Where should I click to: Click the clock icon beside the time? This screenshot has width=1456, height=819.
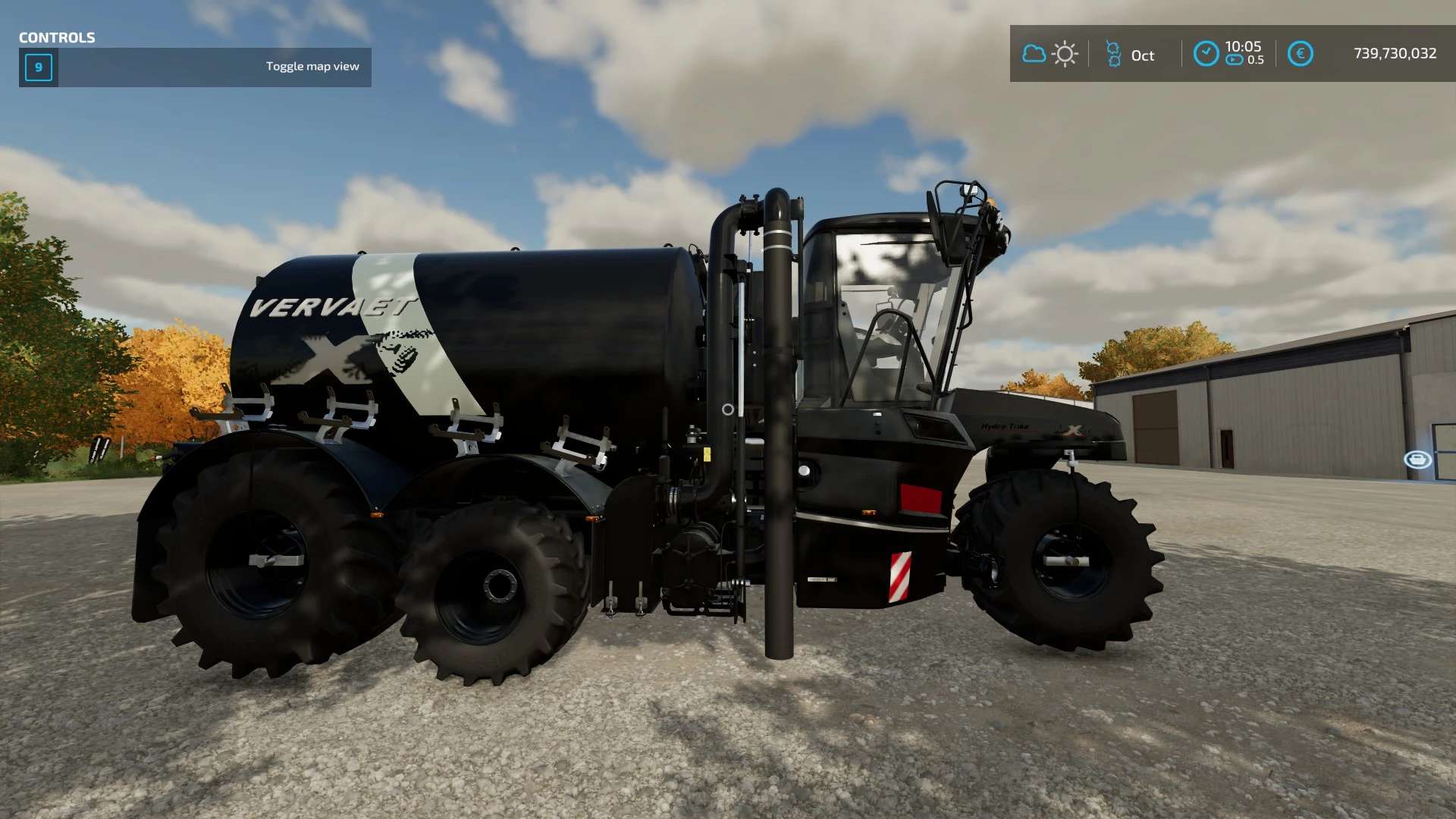click(x=1206, y=54)
